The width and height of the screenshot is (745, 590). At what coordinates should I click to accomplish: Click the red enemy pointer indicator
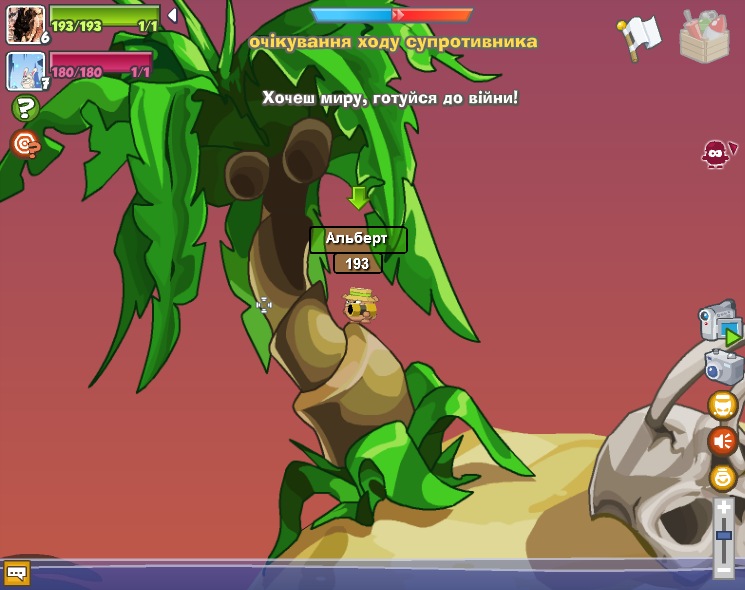(x=717, y=153)
